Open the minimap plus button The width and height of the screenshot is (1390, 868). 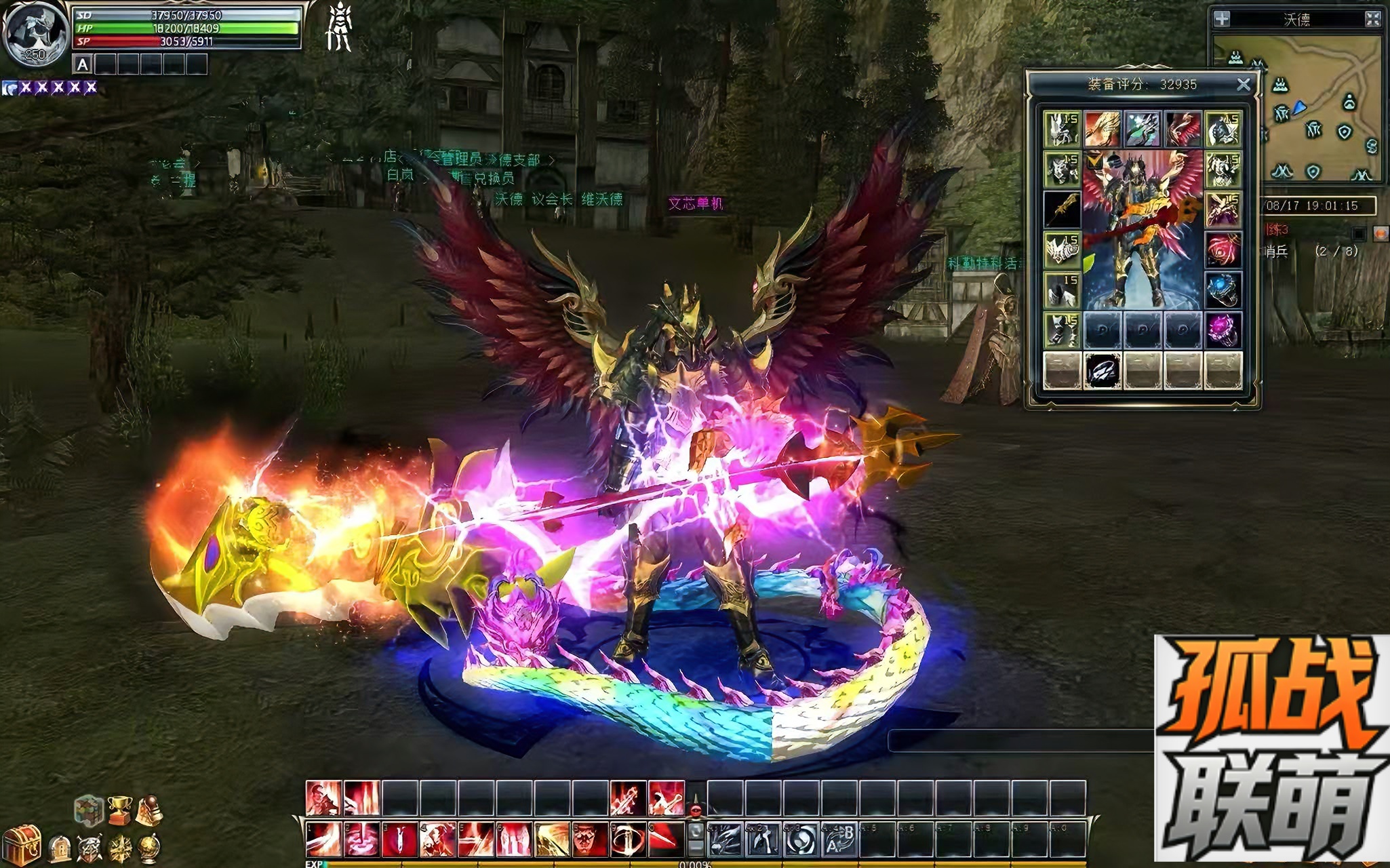pyautogui.click(x=1222, y=19)
